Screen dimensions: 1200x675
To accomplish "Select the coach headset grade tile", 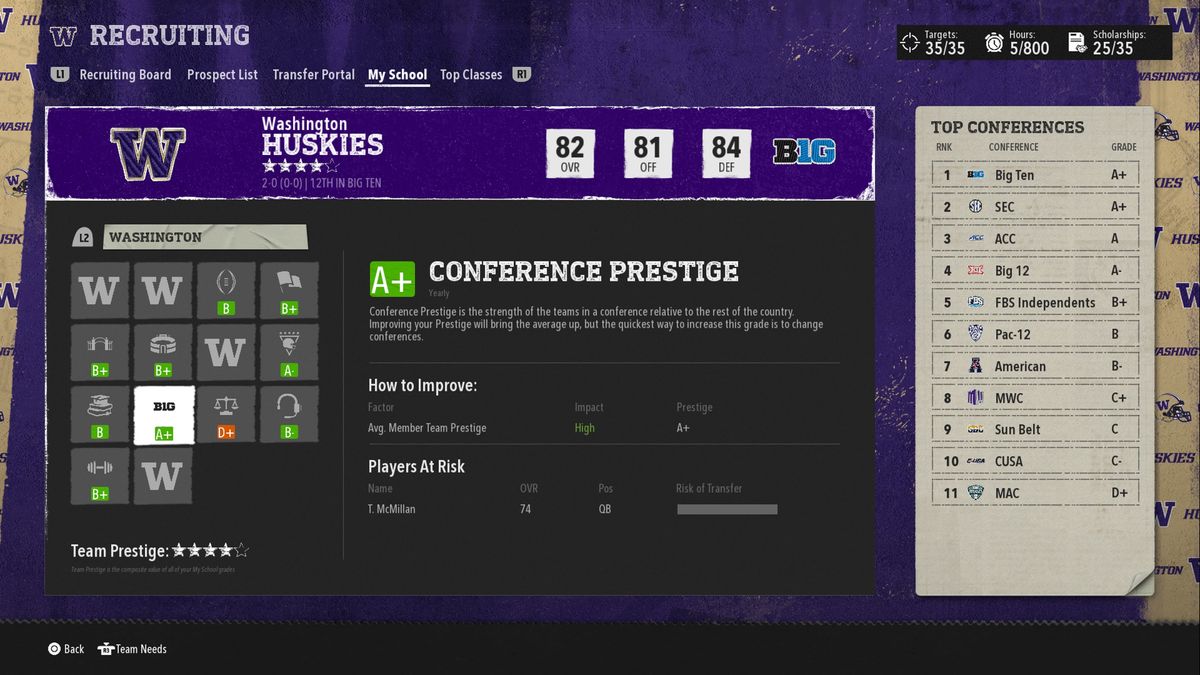I will pos(289,415).
